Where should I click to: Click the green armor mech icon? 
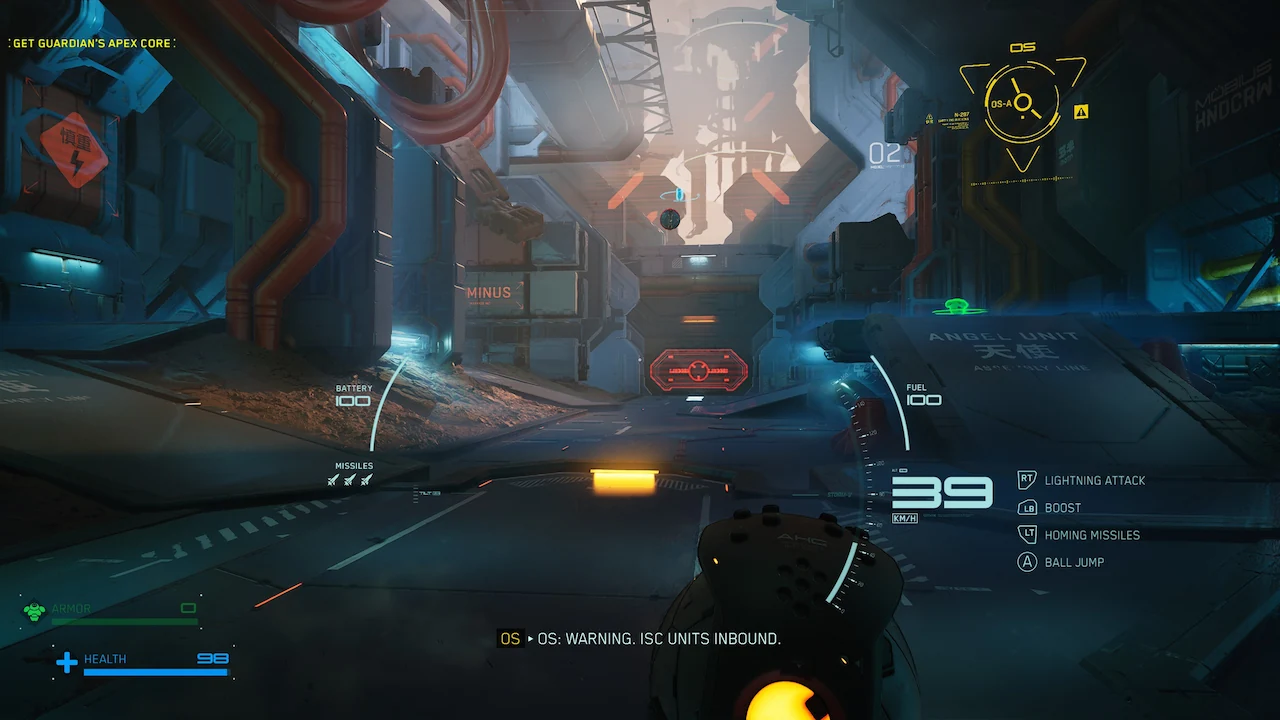pos(35,611)
